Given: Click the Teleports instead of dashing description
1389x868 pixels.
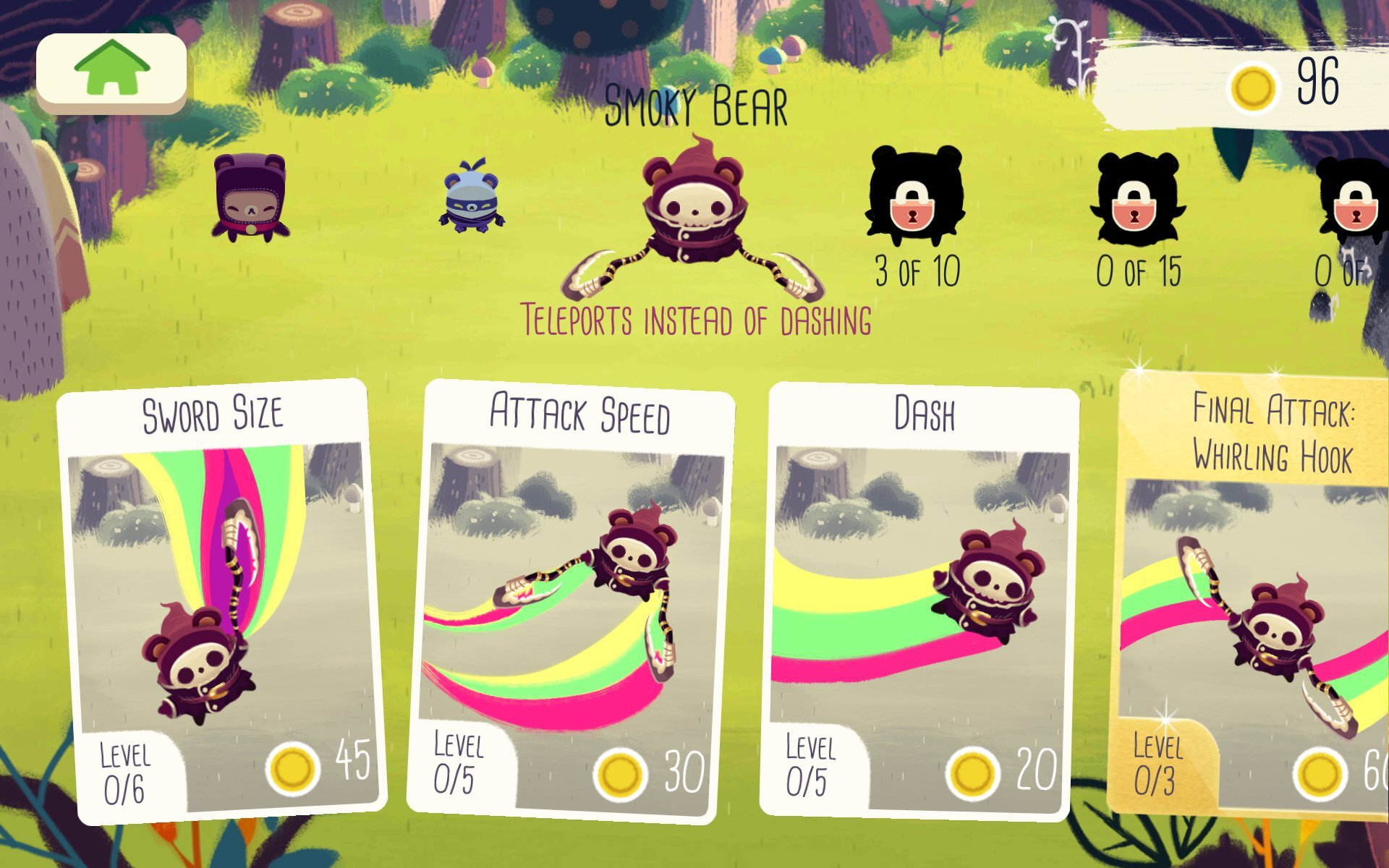Looking at the screenshot, I should 696,320.
